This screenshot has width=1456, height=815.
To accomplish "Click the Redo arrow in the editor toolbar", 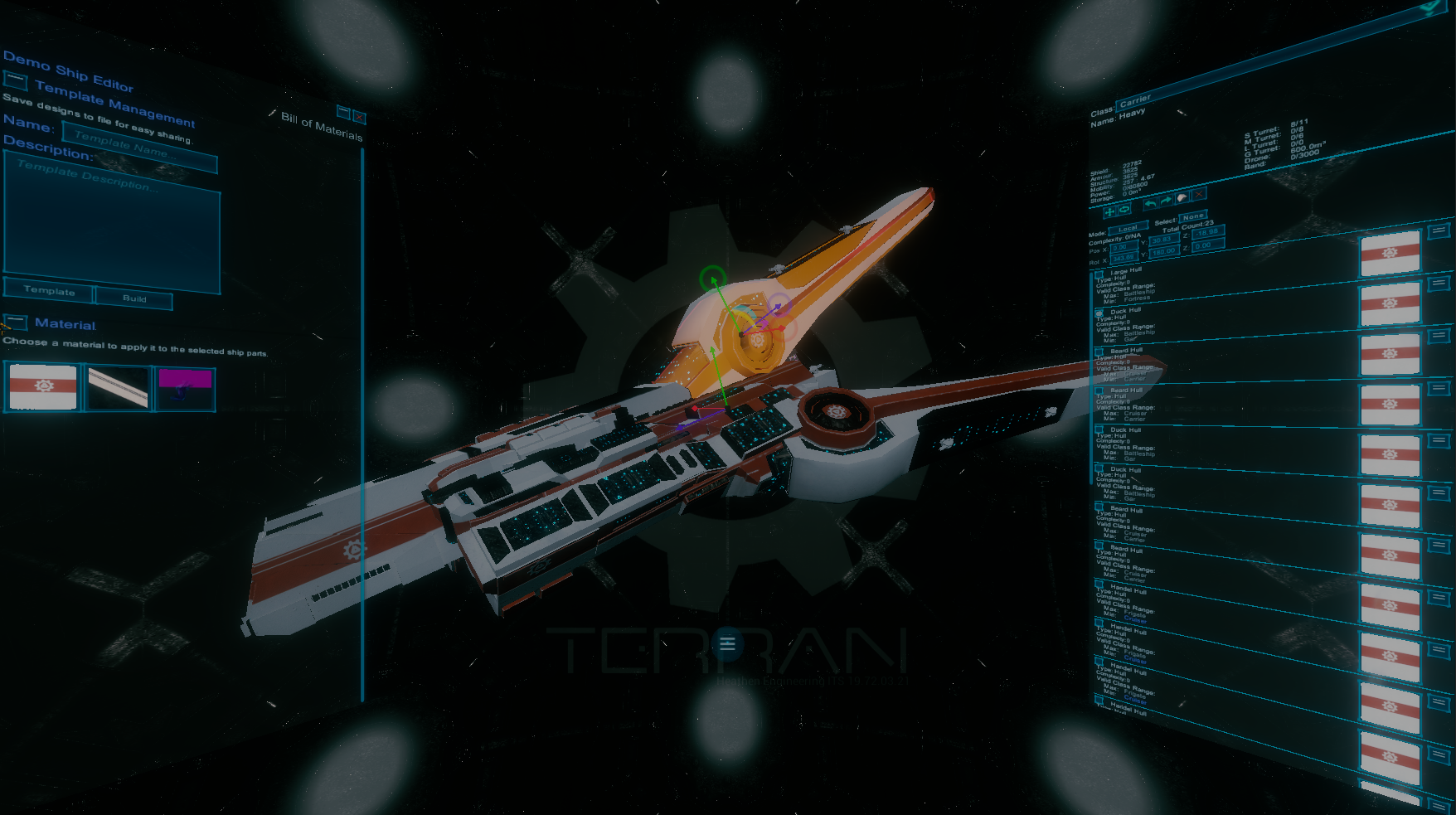I will tap(1166, 200).
